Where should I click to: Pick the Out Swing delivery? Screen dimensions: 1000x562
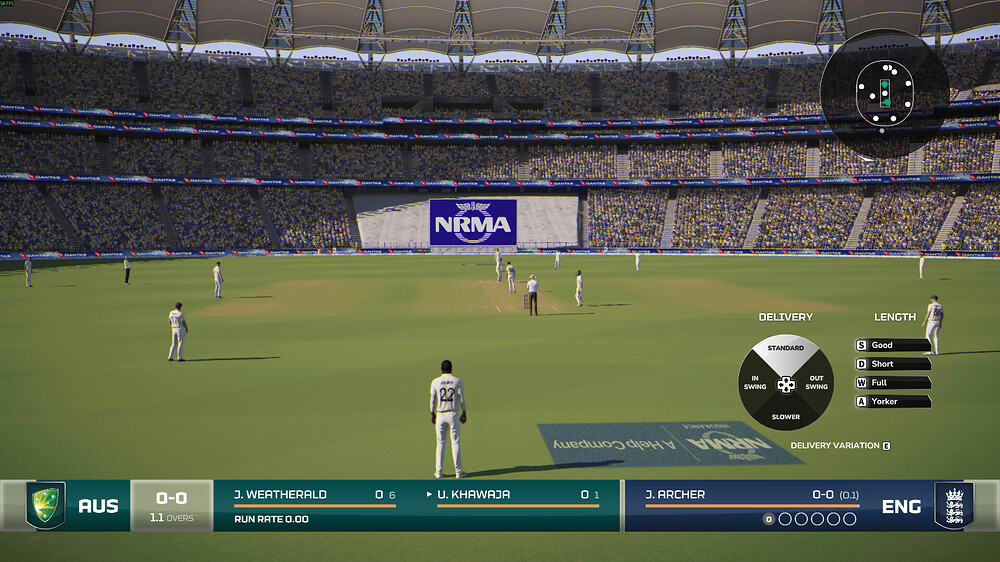[817, 383]
